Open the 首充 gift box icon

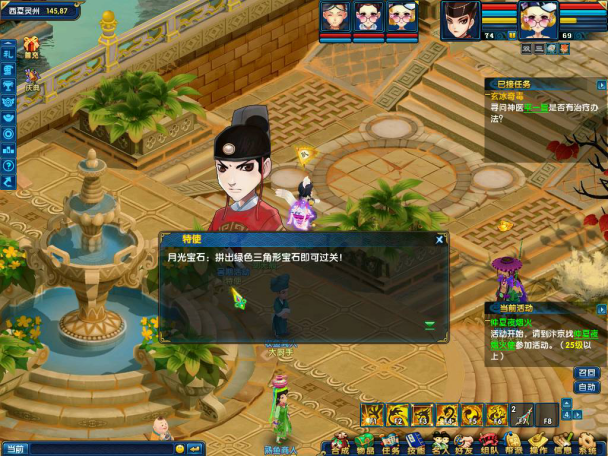tap(32, 45)
